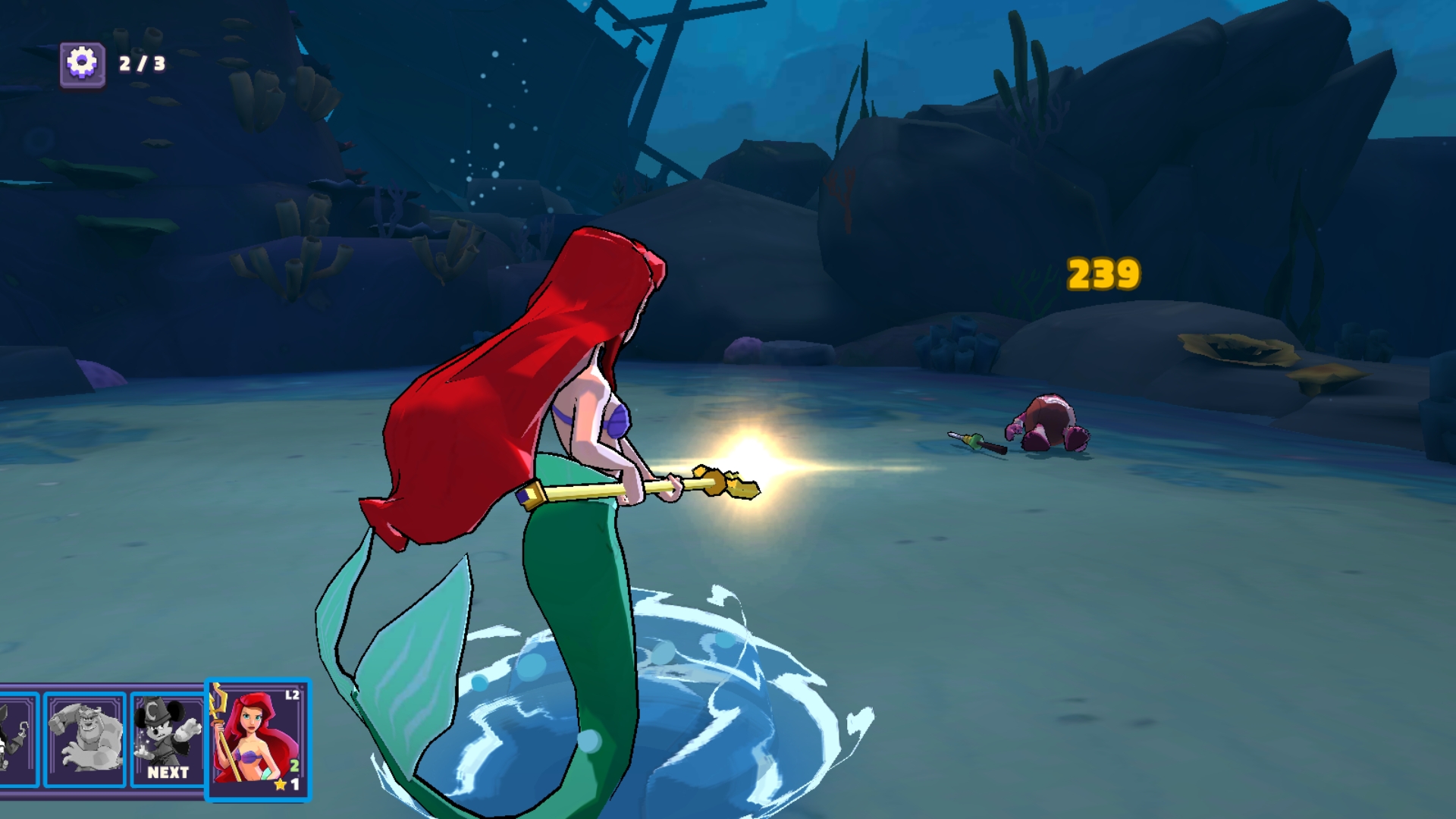Open the settings gear menu
Viewport: 1456px width, 819px height.
(82, 63)
